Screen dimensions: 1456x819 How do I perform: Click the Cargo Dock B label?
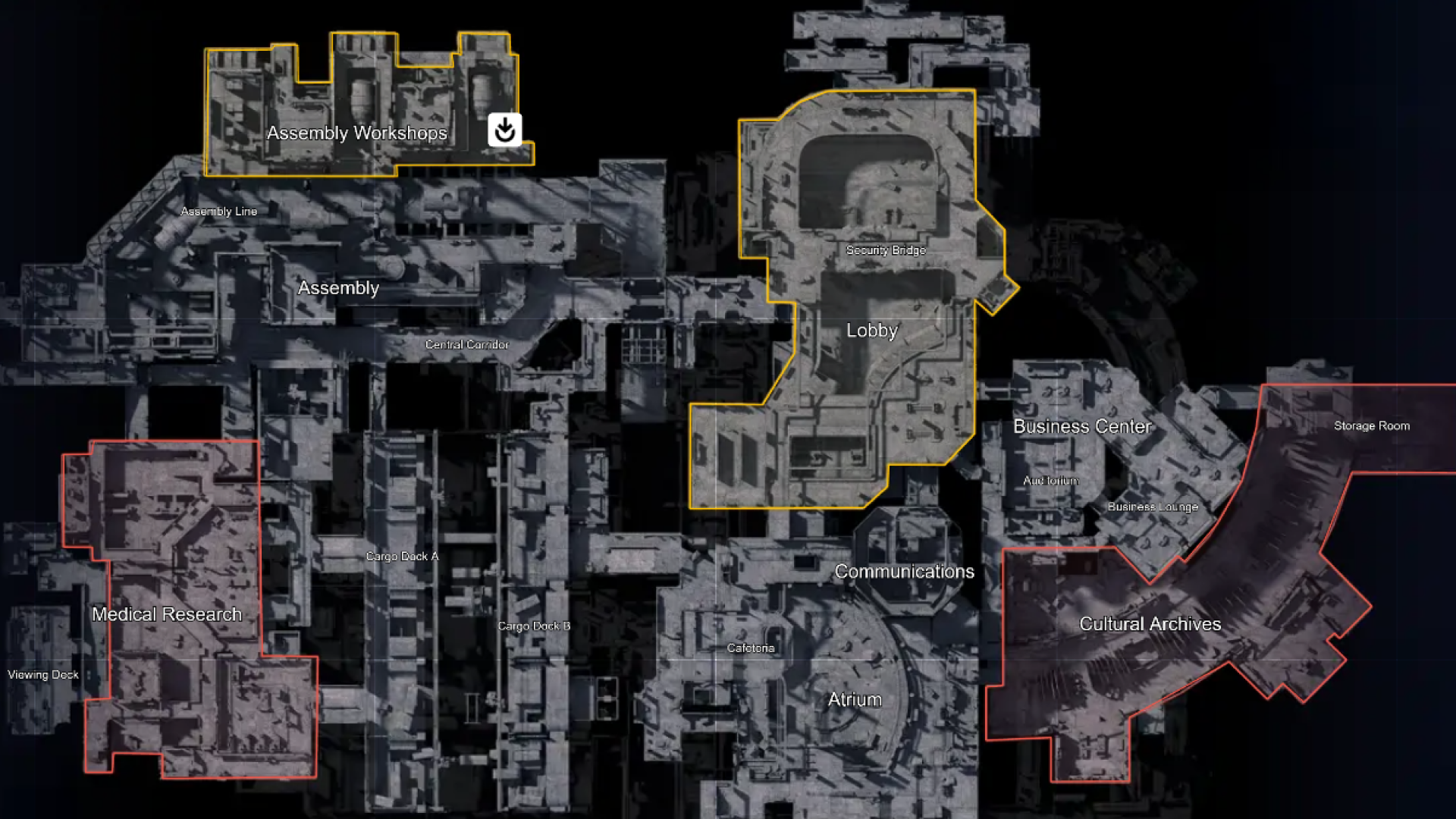pos(534,626)
